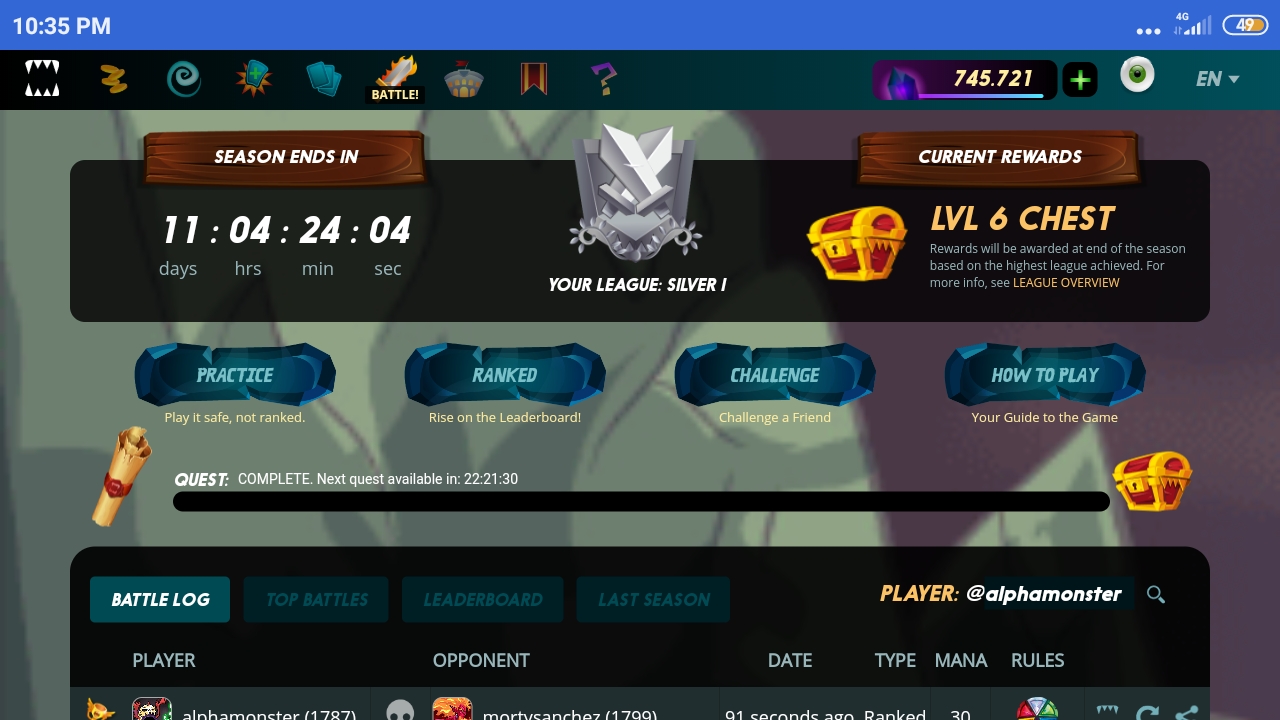Open the LEADERBOARD tab
Viewport: 1280px width, 720px height.
point(482,599)
